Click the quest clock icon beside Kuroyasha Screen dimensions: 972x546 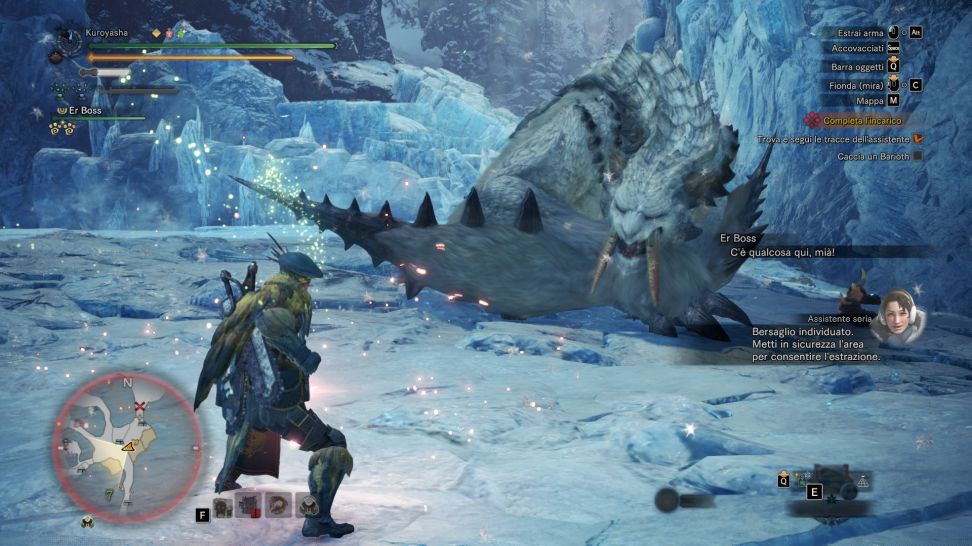(69, 40)
